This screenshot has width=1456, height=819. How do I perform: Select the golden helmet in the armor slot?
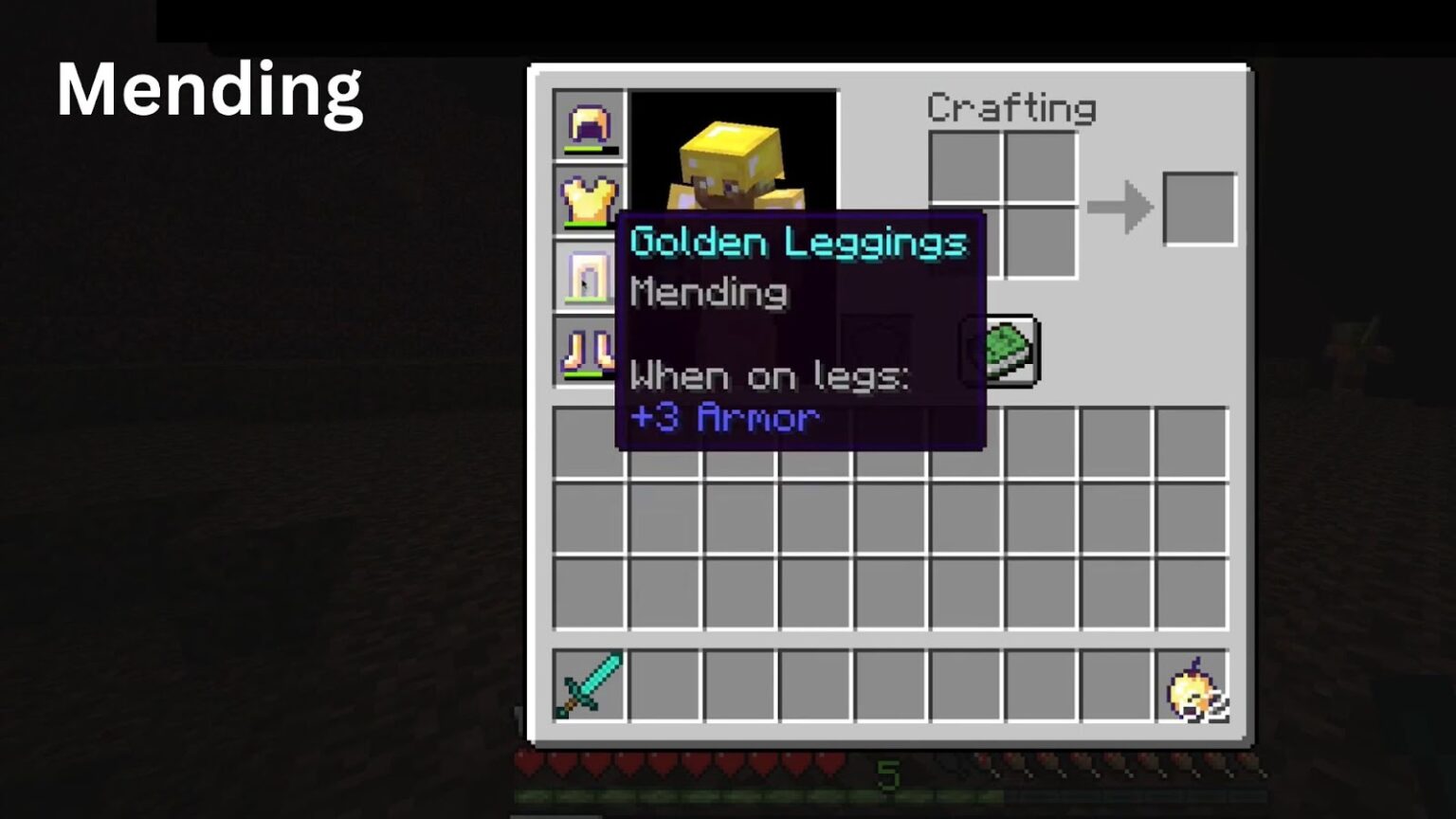(589, 124)
